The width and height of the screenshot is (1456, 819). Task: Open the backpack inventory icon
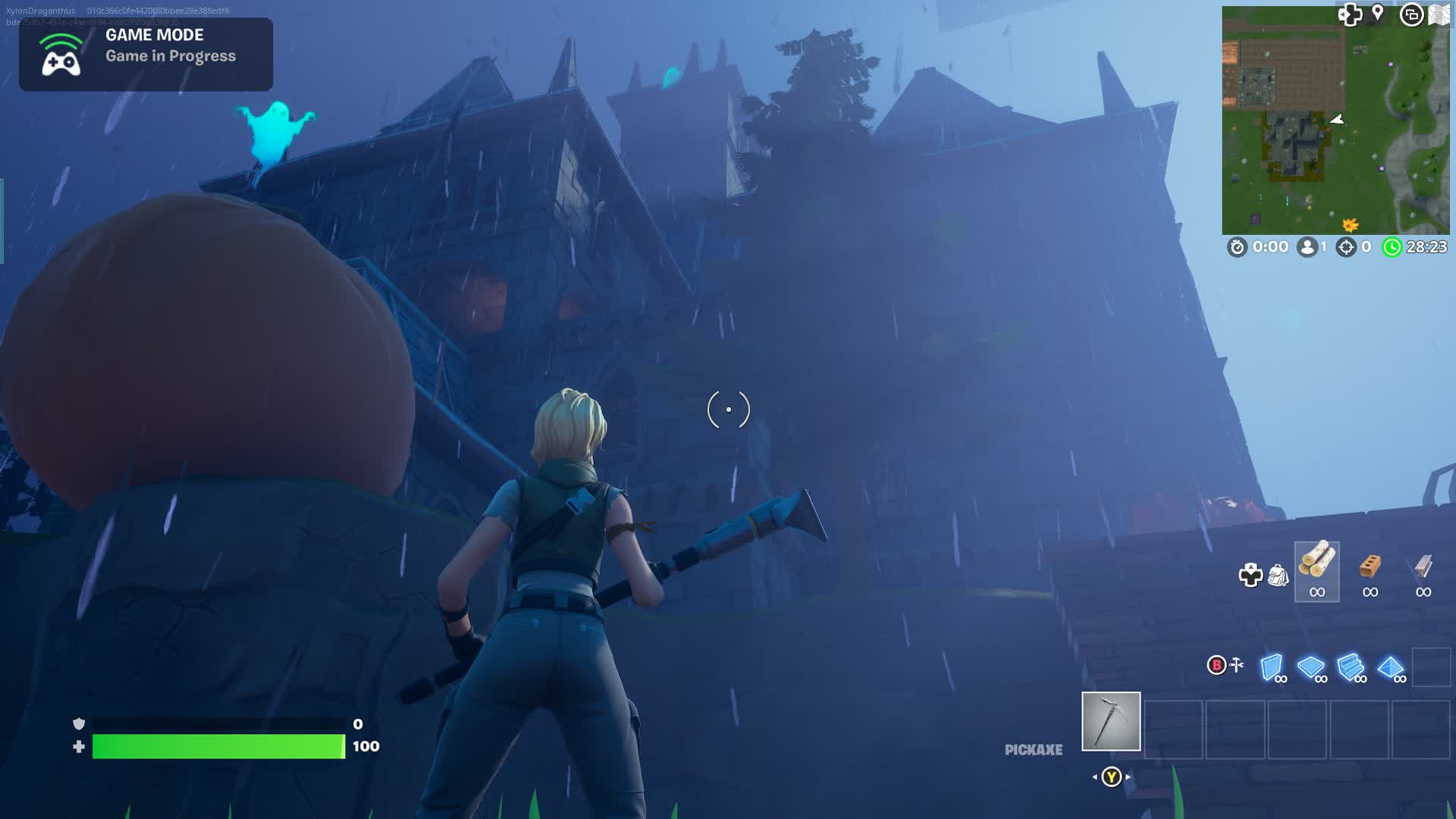(1278, 576)
